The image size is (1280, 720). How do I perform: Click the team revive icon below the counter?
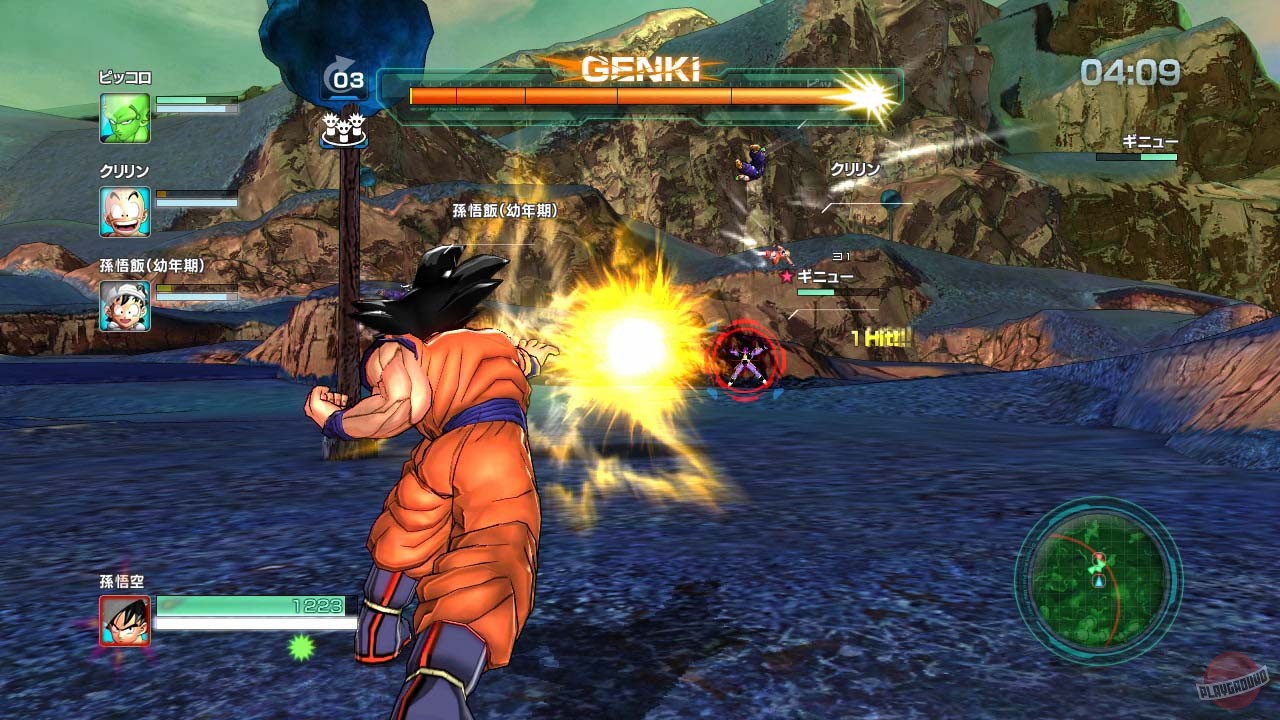[345, 130]
